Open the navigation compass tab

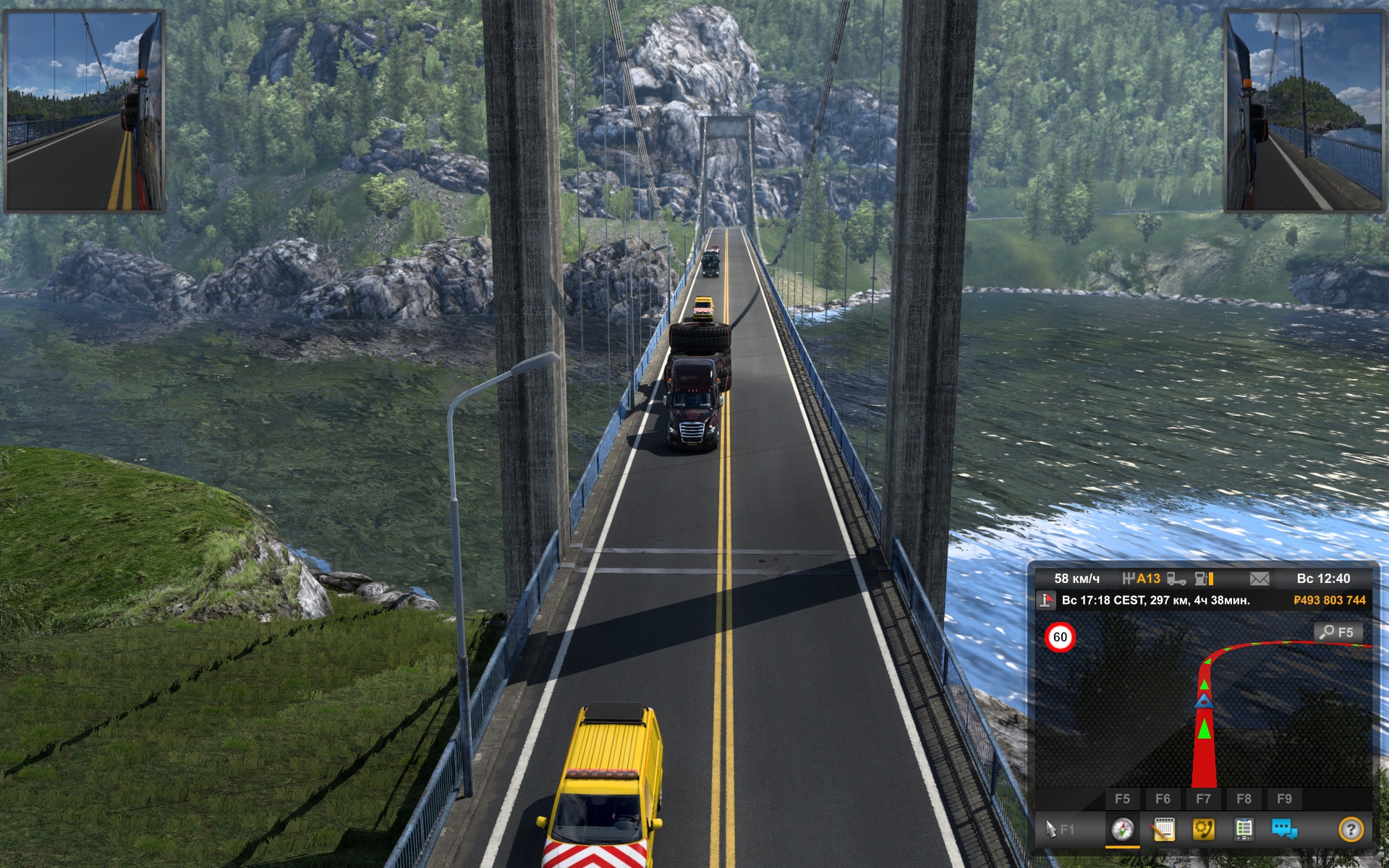tap(1122, 829)
